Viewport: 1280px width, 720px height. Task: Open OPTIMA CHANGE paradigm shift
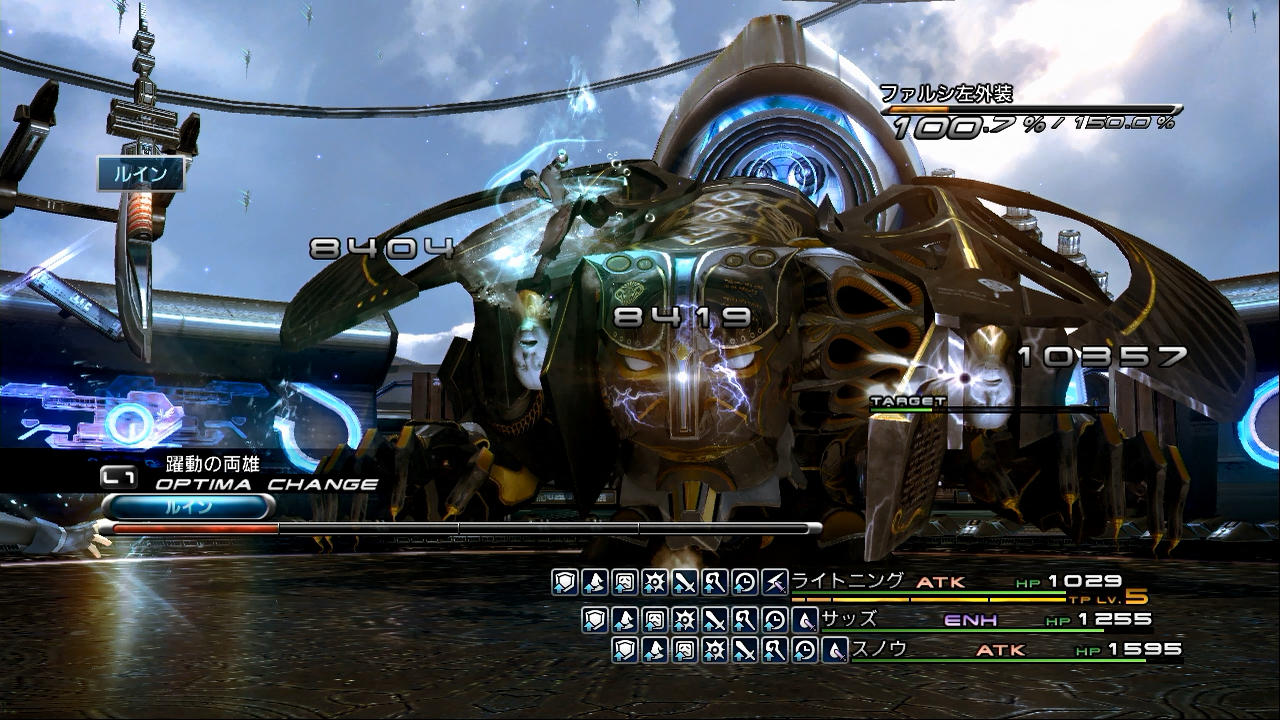266,484
